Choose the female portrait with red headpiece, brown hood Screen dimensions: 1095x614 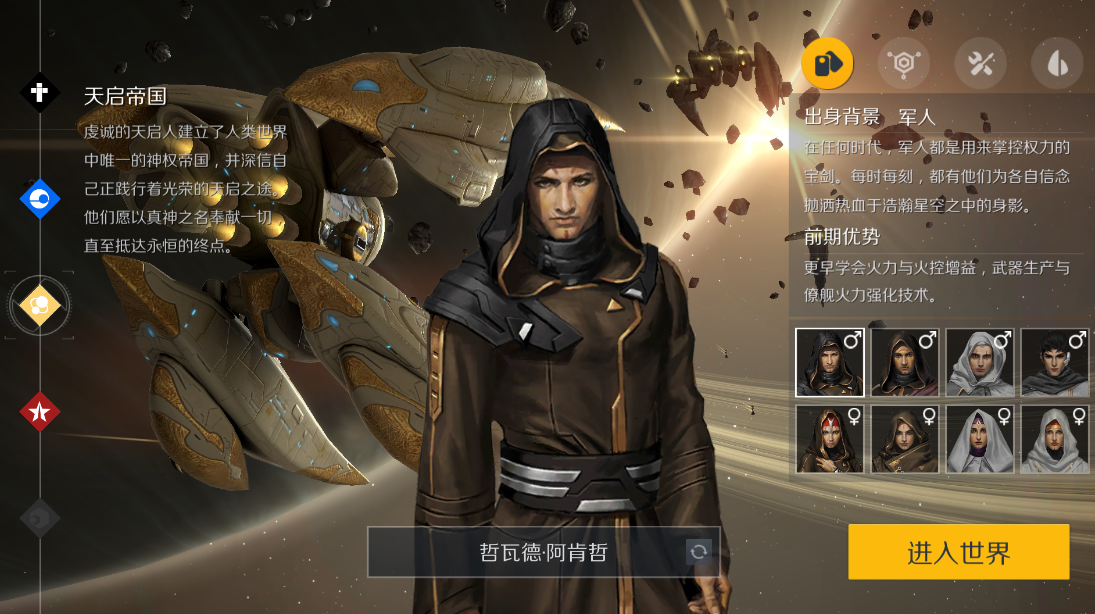click(830, 438)
